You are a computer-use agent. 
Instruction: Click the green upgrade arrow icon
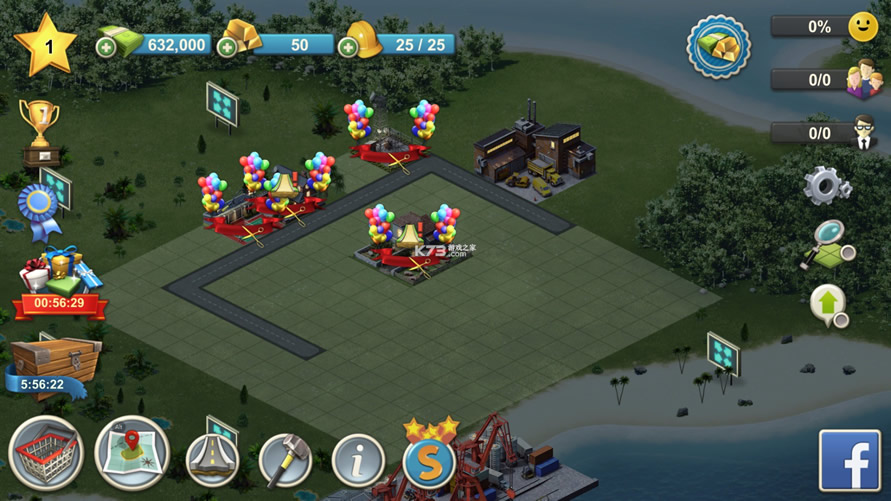coord(828,305)
